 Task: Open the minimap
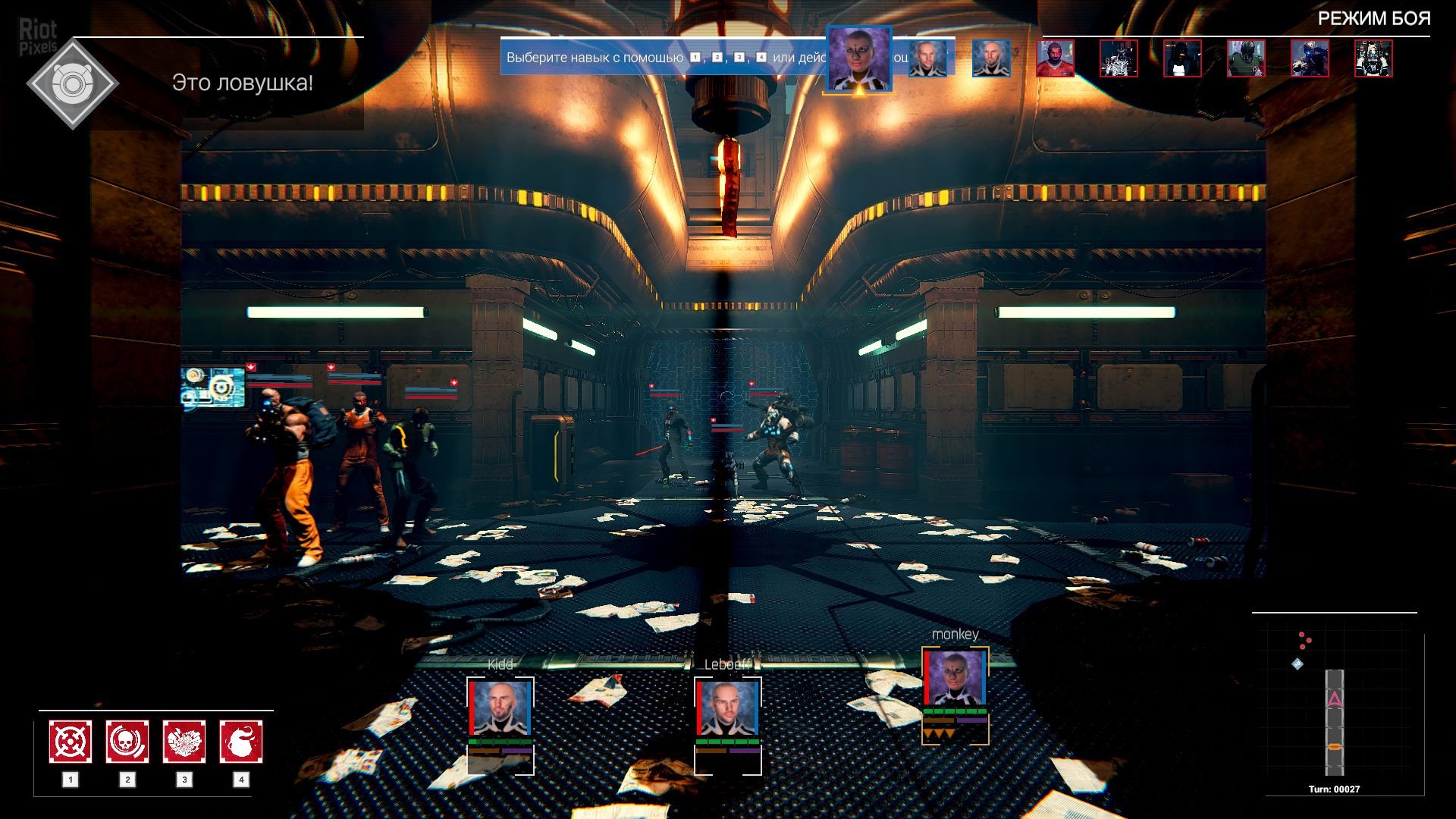pyautogui.click(x=1335, y=705)
